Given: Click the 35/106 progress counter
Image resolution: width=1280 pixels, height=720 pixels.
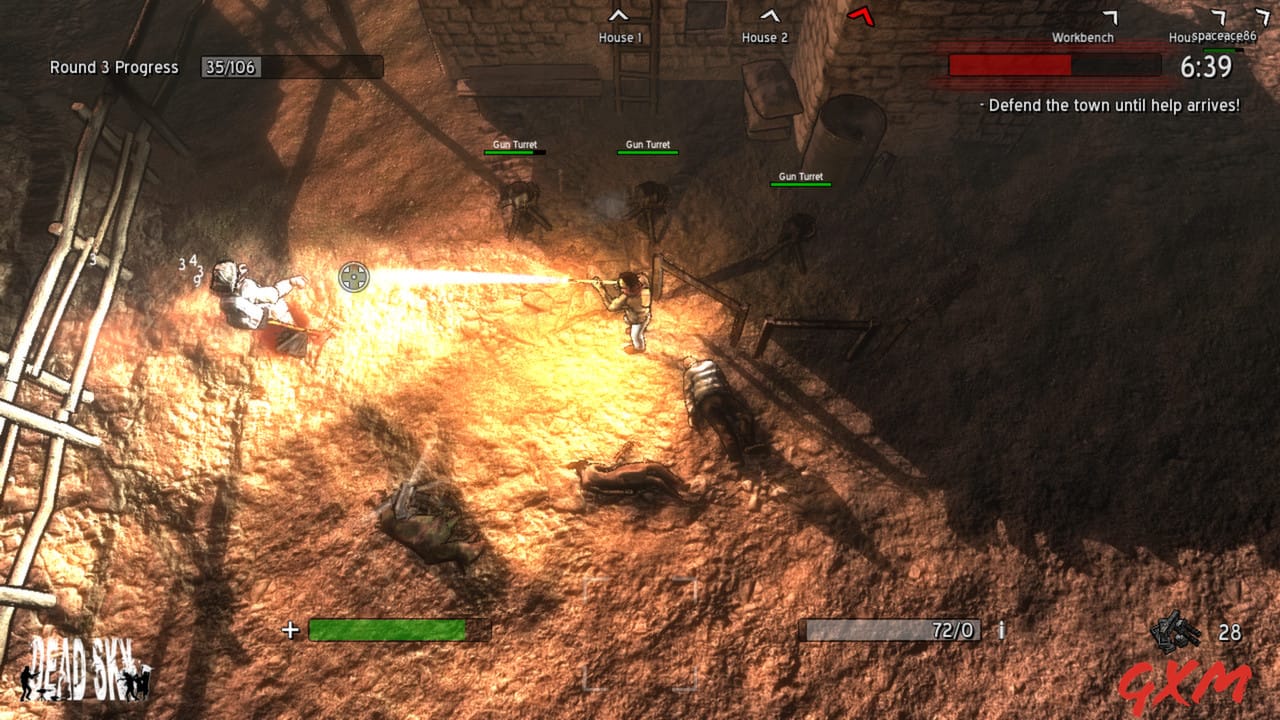Looking at the screenshot, I should point(229,68).
